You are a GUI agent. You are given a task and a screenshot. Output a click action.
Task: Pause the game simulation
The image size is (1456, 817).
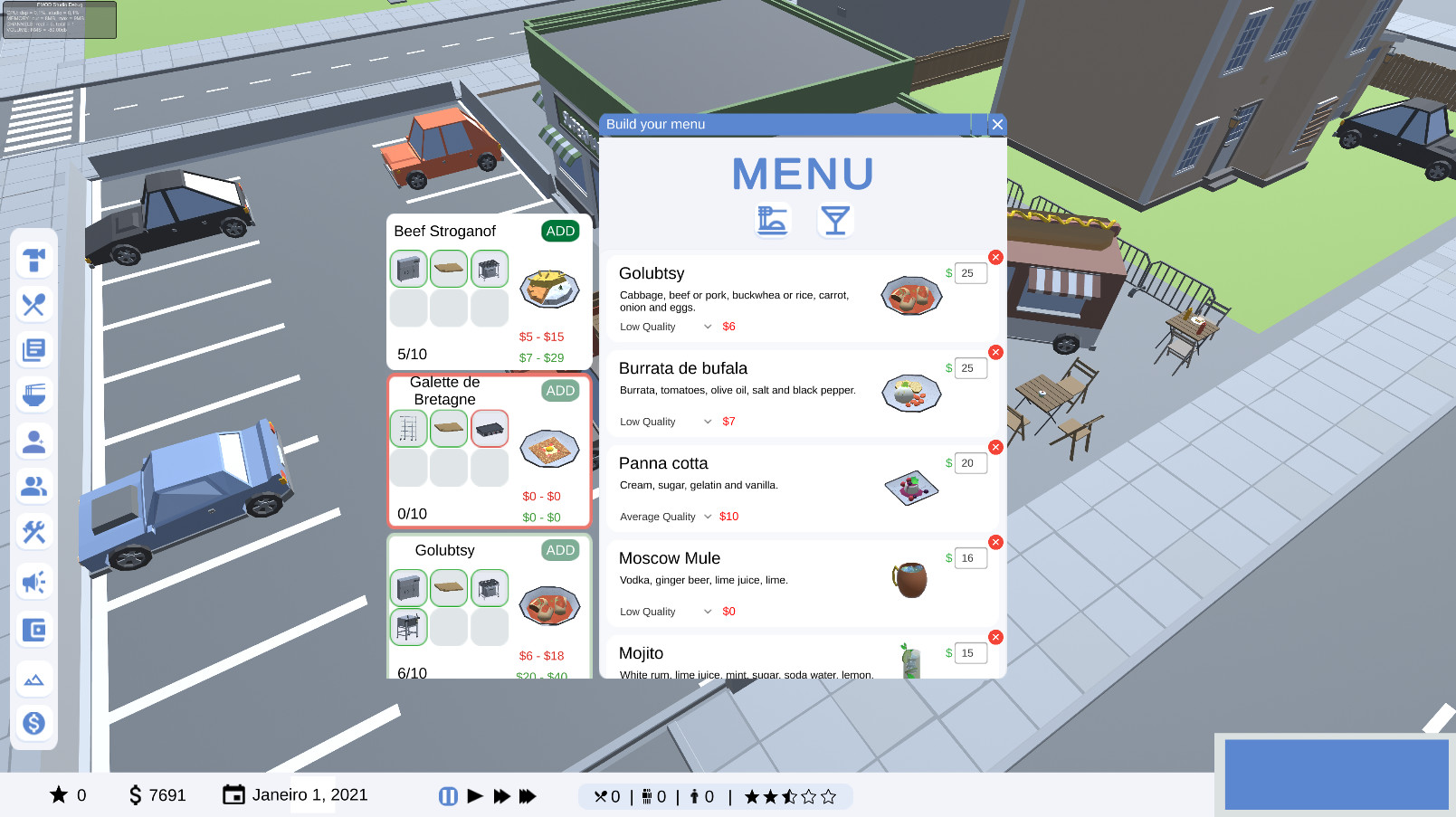coord(448,795)
